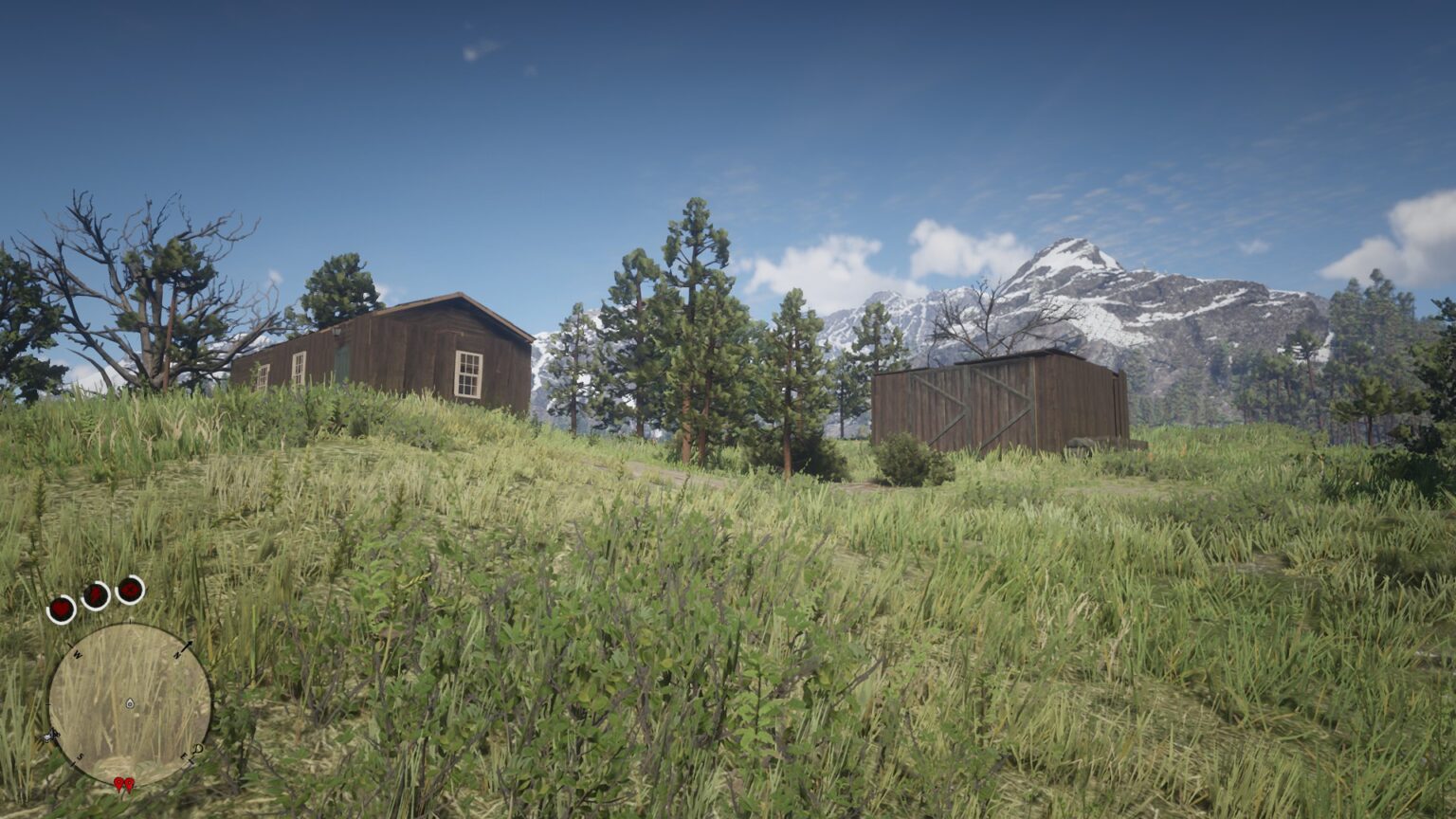
Task: Click the S compass marker on the minimap
Action: point(81,755)
